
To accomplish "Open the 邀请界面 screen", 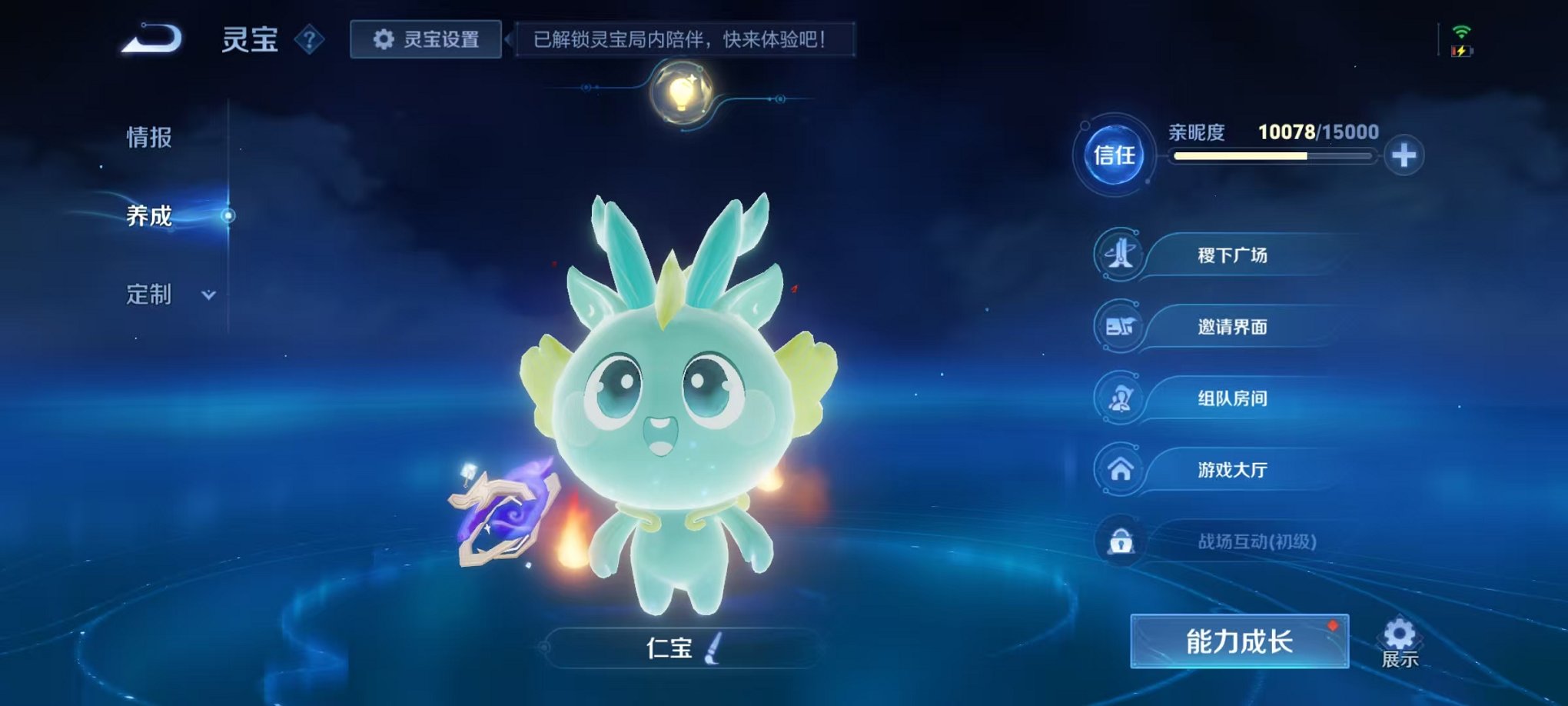I will (1230, 327).
